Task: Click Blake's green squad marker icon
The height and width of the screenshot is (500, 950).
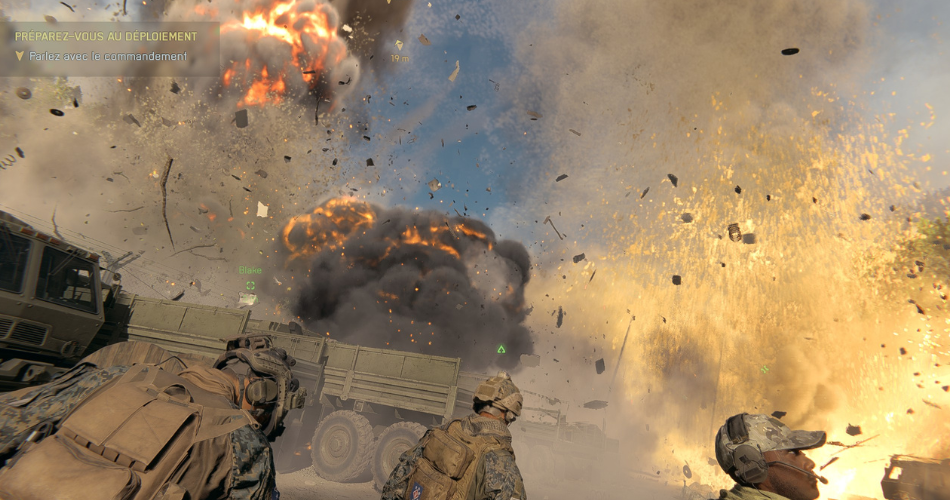Action: [x=250, y=286]
